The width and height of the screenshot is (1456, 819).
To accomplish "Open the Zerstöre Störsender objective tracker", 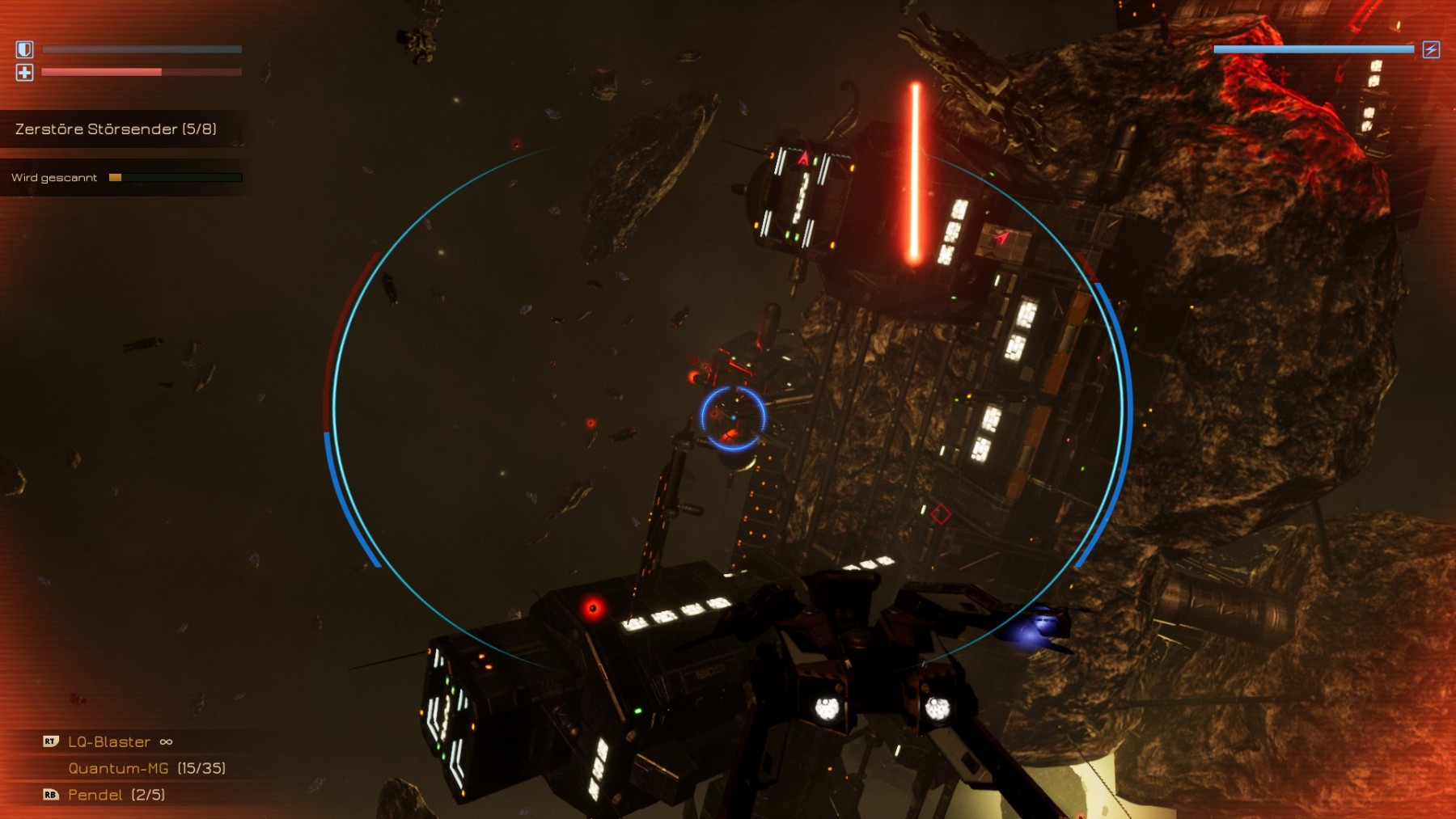I will pyautogui.click(x=116, y=129).
